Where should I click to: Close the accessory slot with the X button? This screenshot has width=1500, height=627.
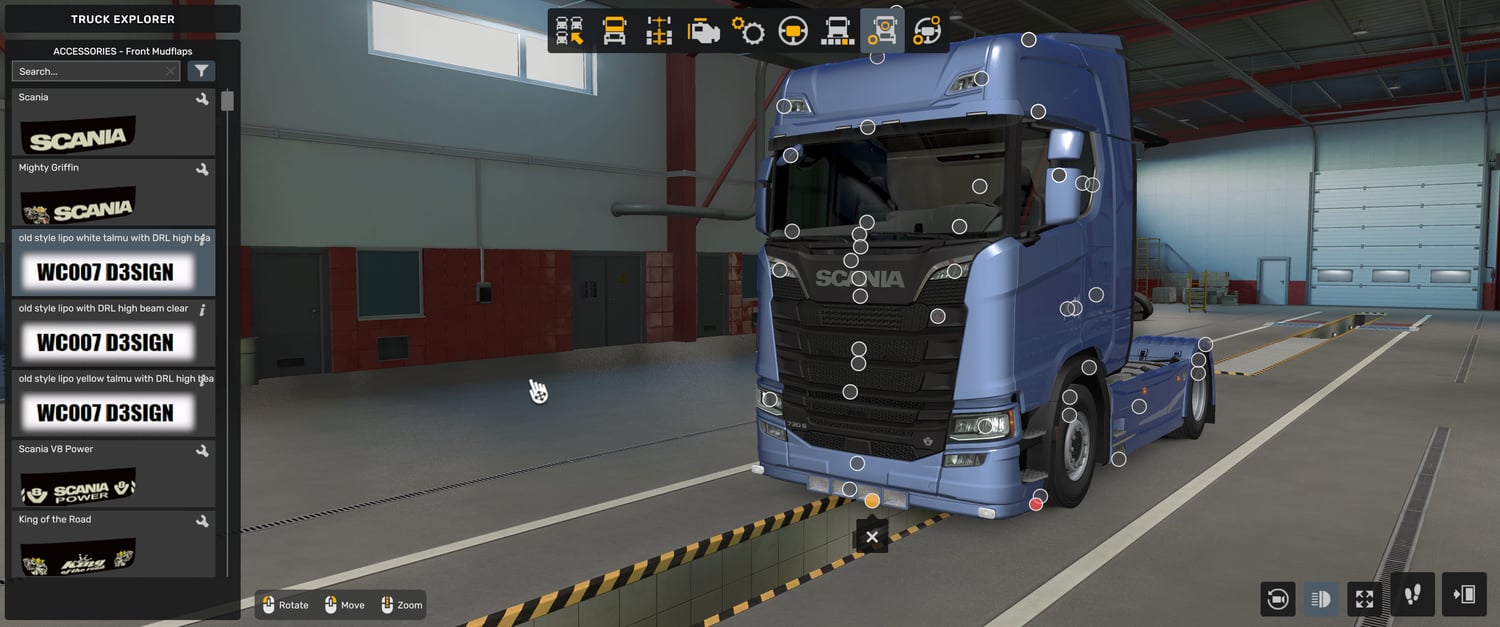tap(872, 537)
